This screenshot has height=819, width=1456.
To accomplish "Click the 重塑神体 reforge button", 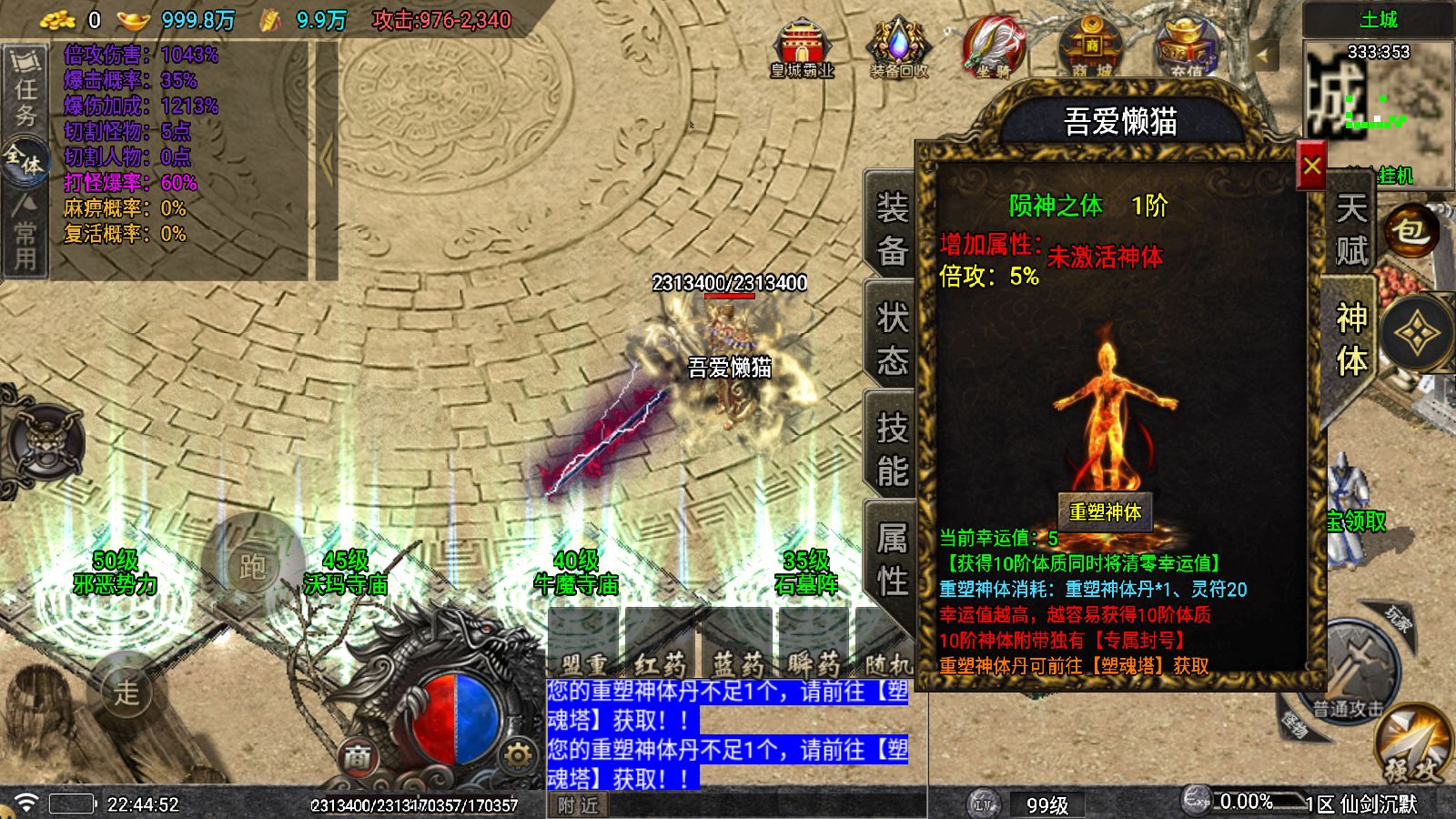I will (1105, 511).
